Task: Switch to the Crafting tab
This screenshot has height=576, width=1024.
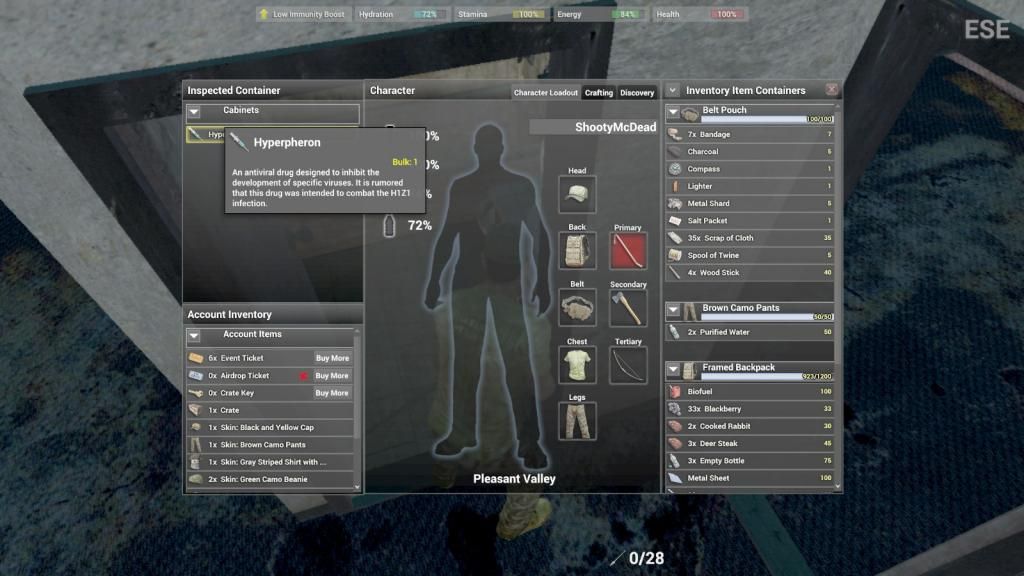Action: 599,93
